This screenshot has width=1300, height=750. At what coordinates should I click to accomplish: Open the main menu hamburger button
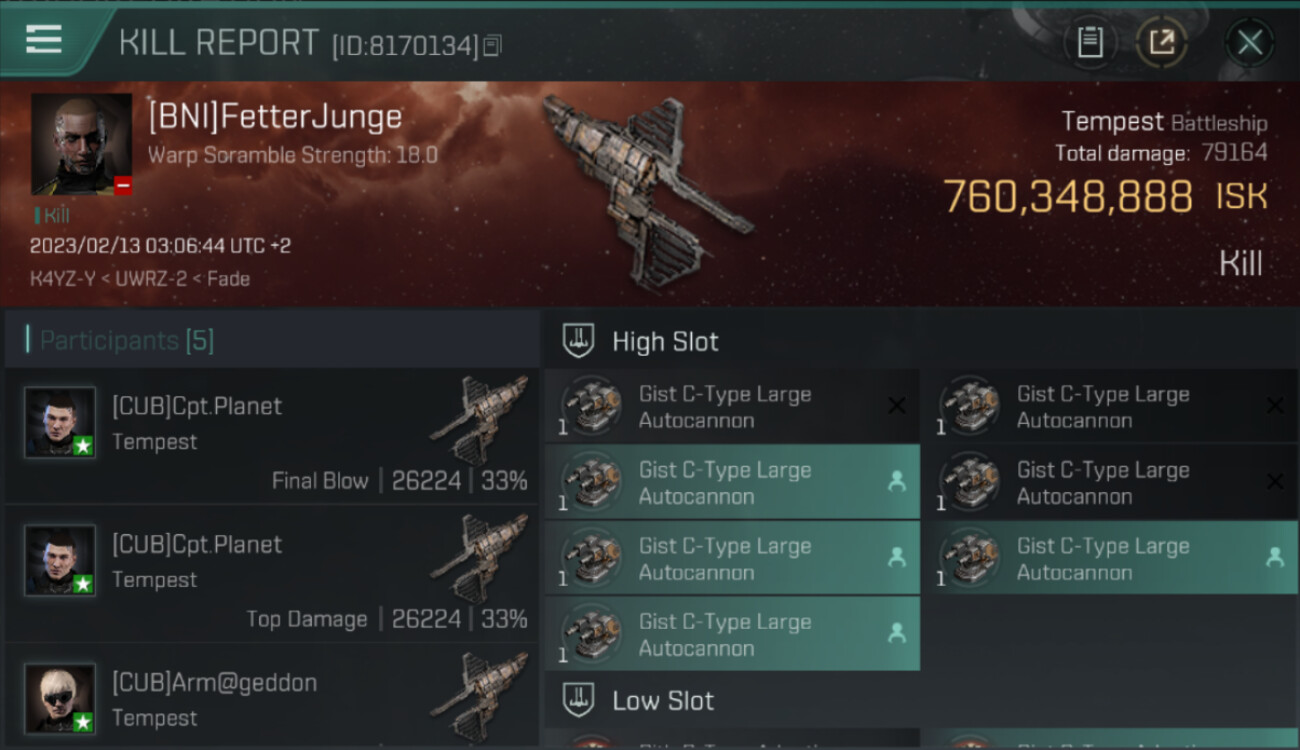coord(44,40)
